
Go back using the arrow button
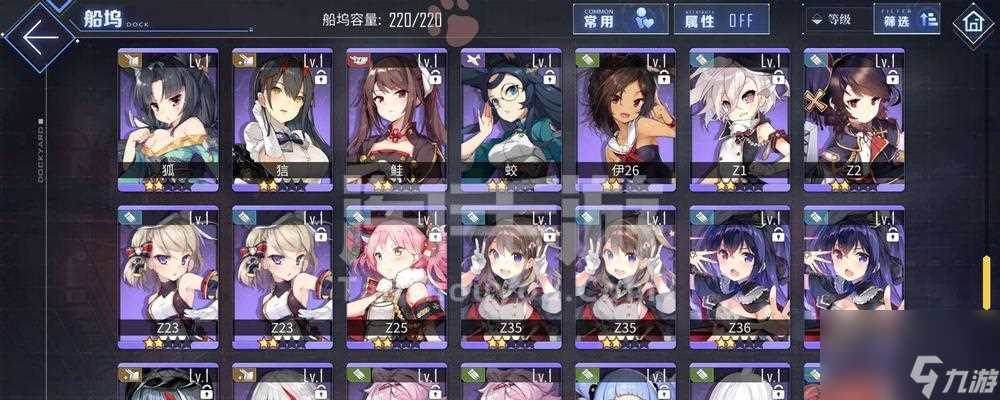click(x=37, y=36)
